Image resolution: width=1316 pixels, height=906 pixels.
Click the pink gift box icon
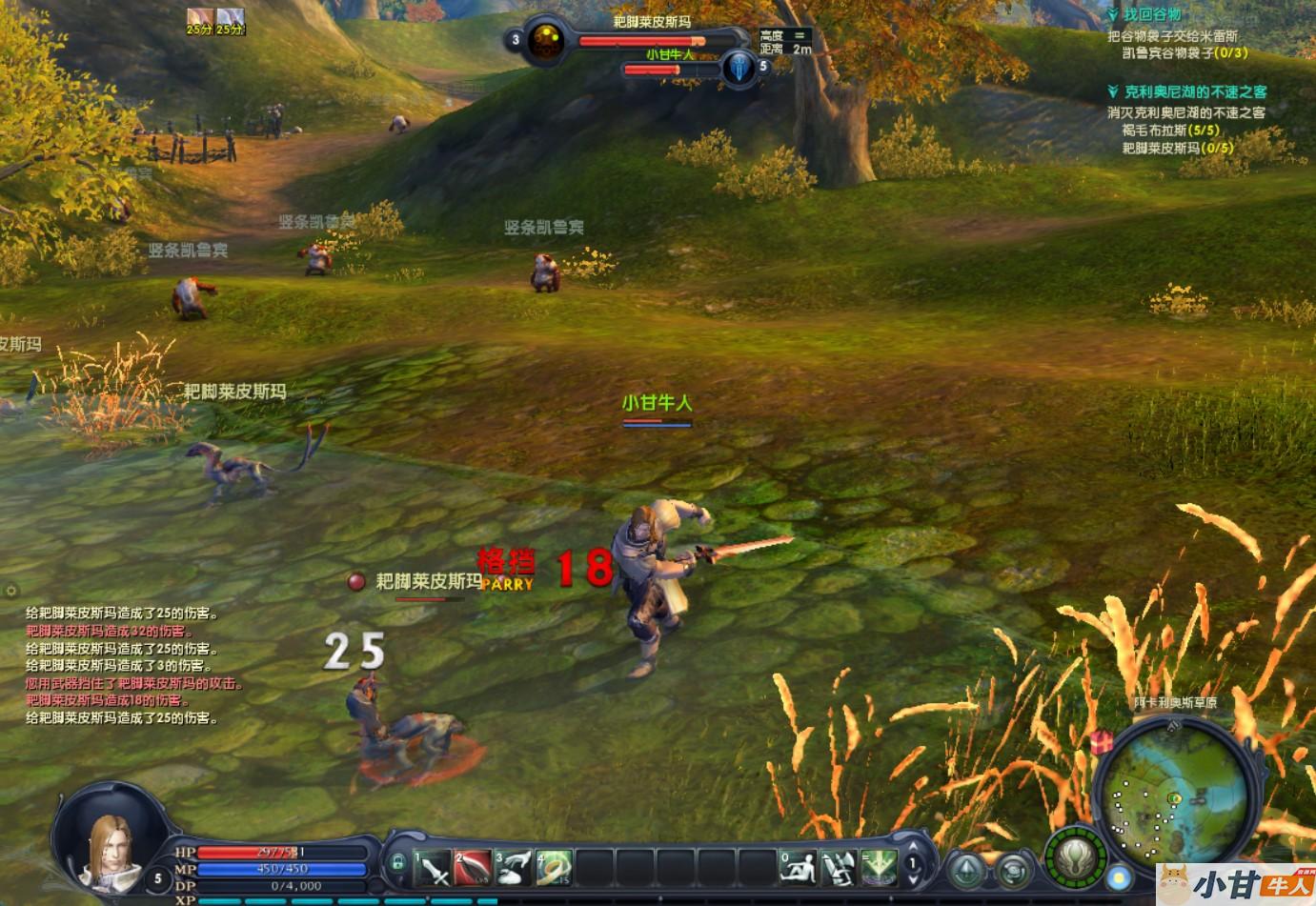(1103, 740)
